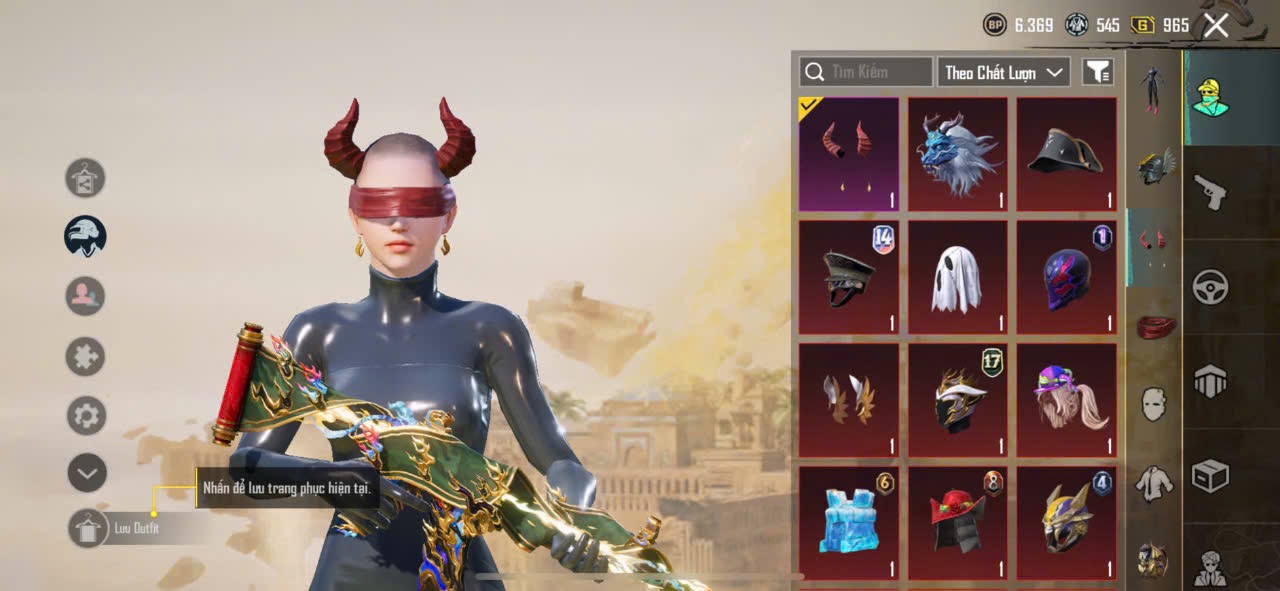Switch to the pistol weapons category
Image resolution: width=1280 pixels, height=591 pixels.
[x=1210, y=192]
